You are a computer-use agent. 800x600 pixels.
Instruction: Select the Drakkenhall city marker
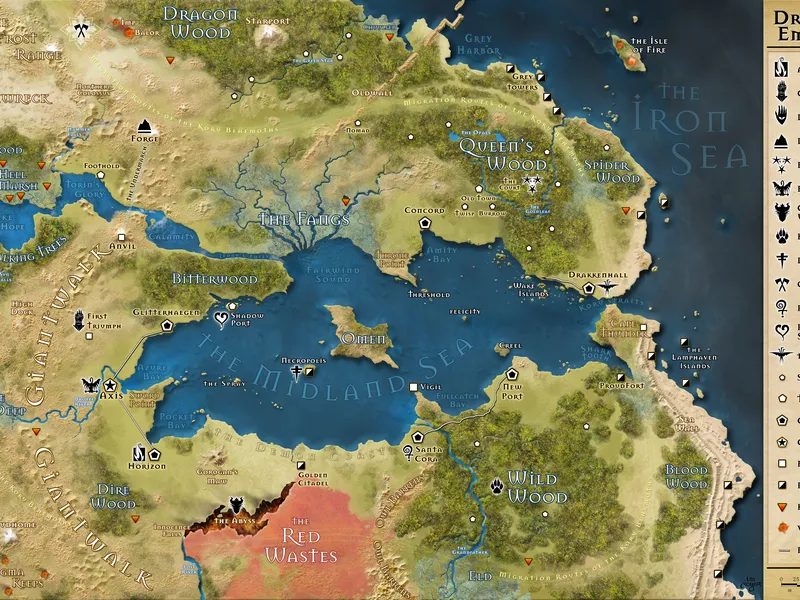589,288
